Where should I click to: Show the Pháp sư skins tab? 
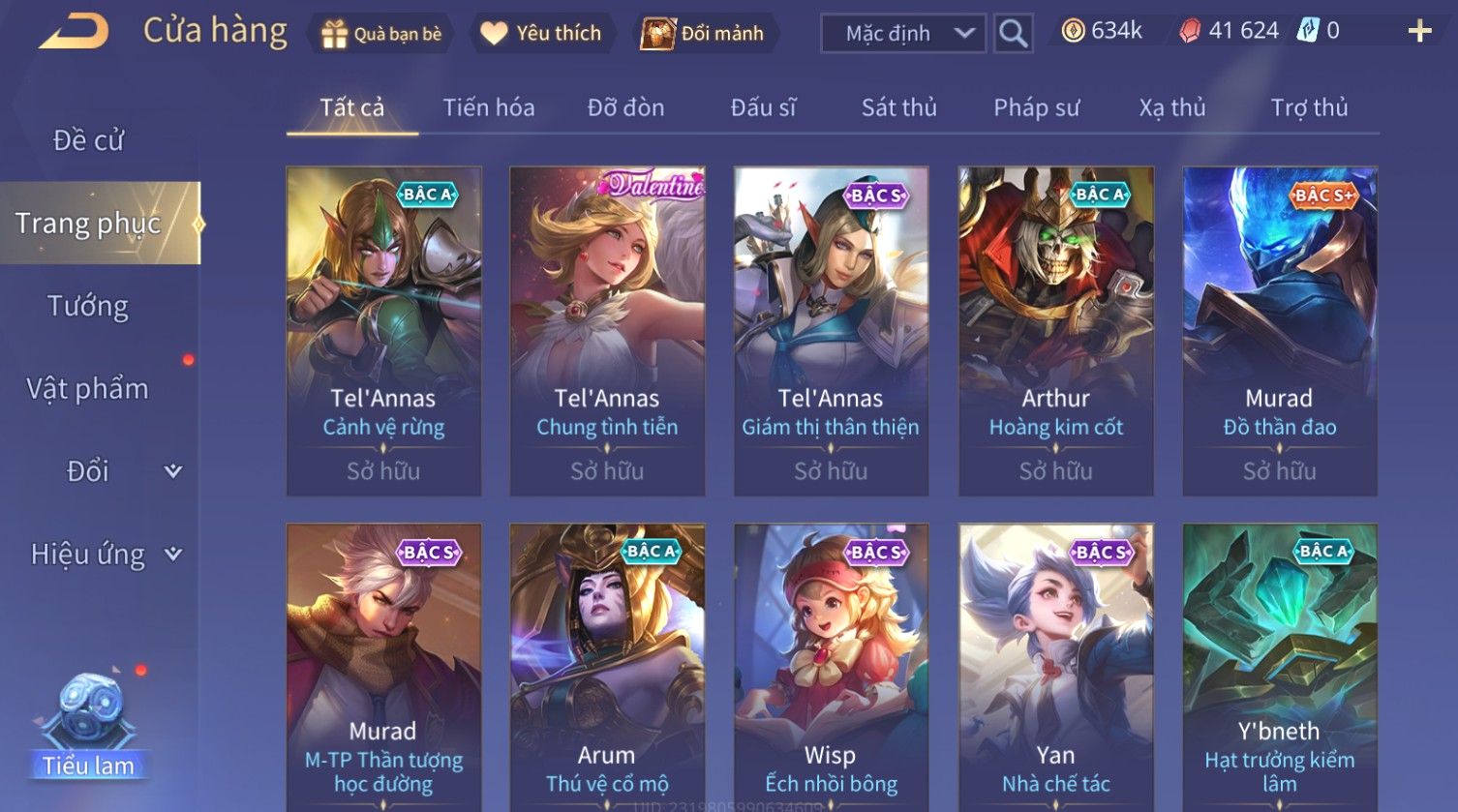(x=1036, y=107)
